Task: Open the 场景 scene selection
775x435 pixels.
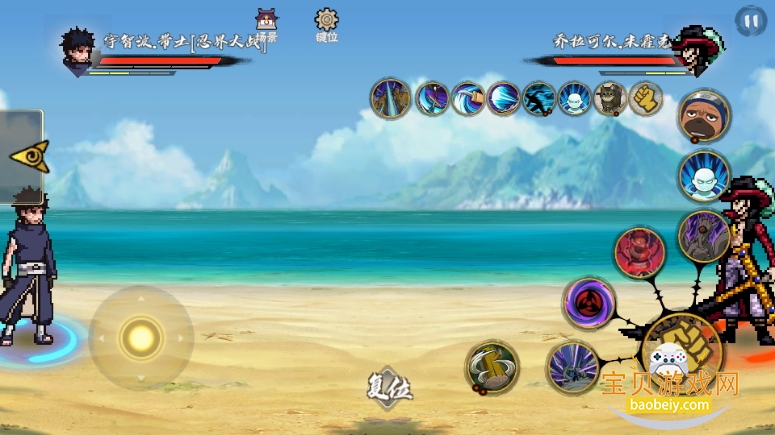Action: coord(267,26)
